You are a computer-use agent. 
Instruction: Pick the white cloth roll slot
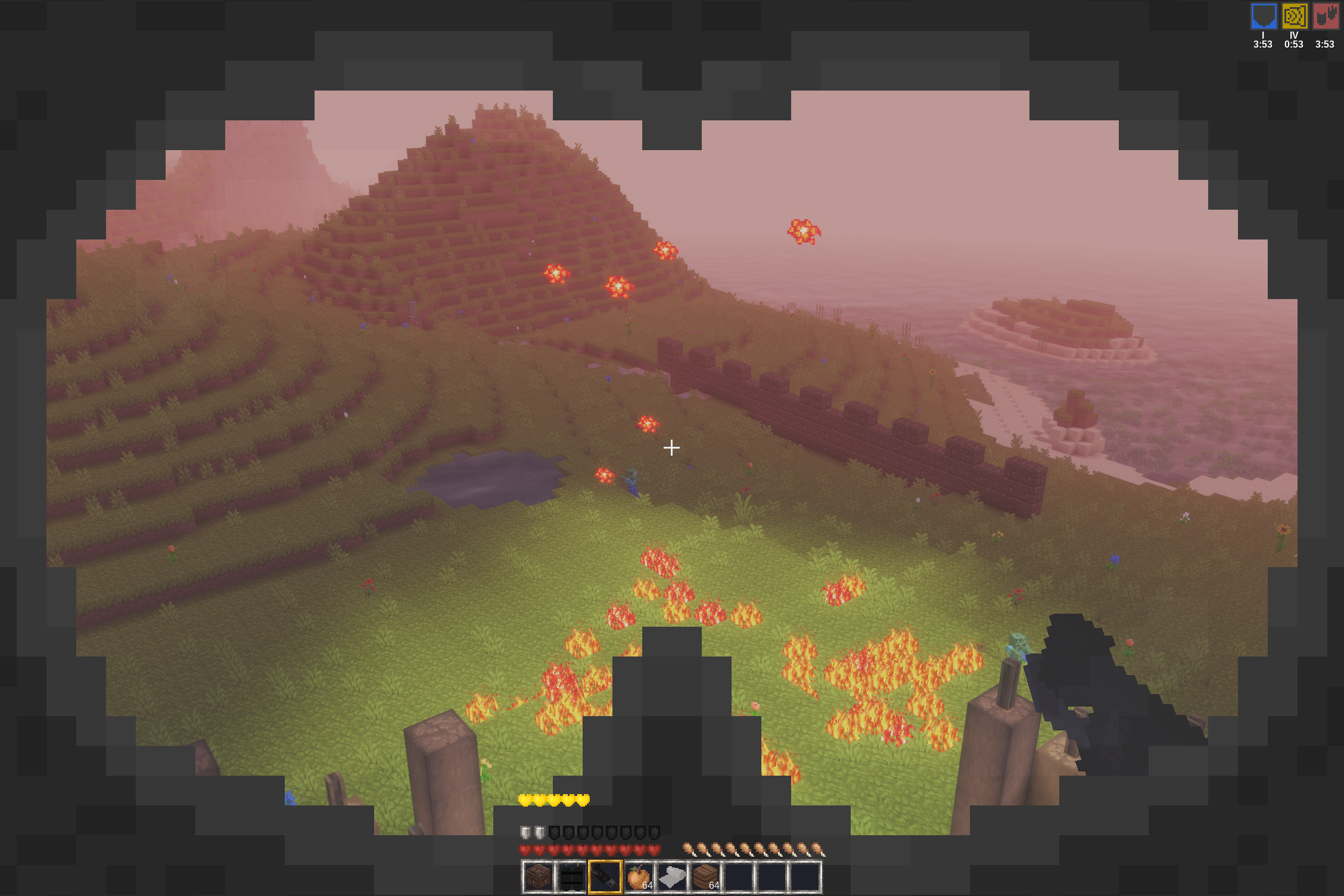(671, 877)
